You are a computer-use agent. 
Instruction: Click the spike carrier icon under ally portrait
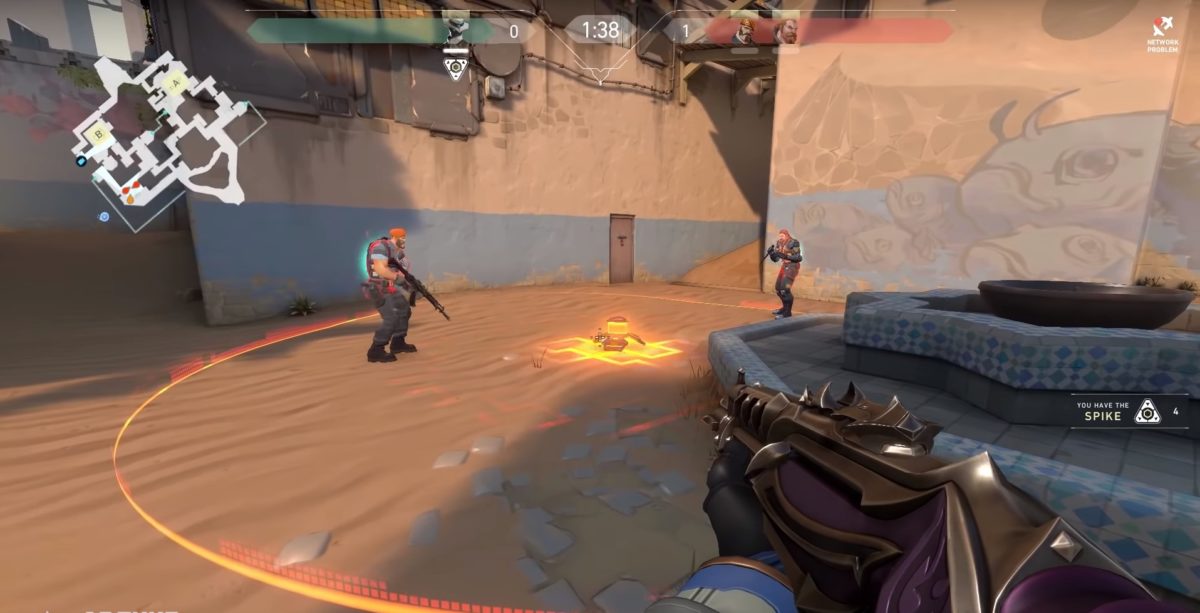[x=455, y=67]
